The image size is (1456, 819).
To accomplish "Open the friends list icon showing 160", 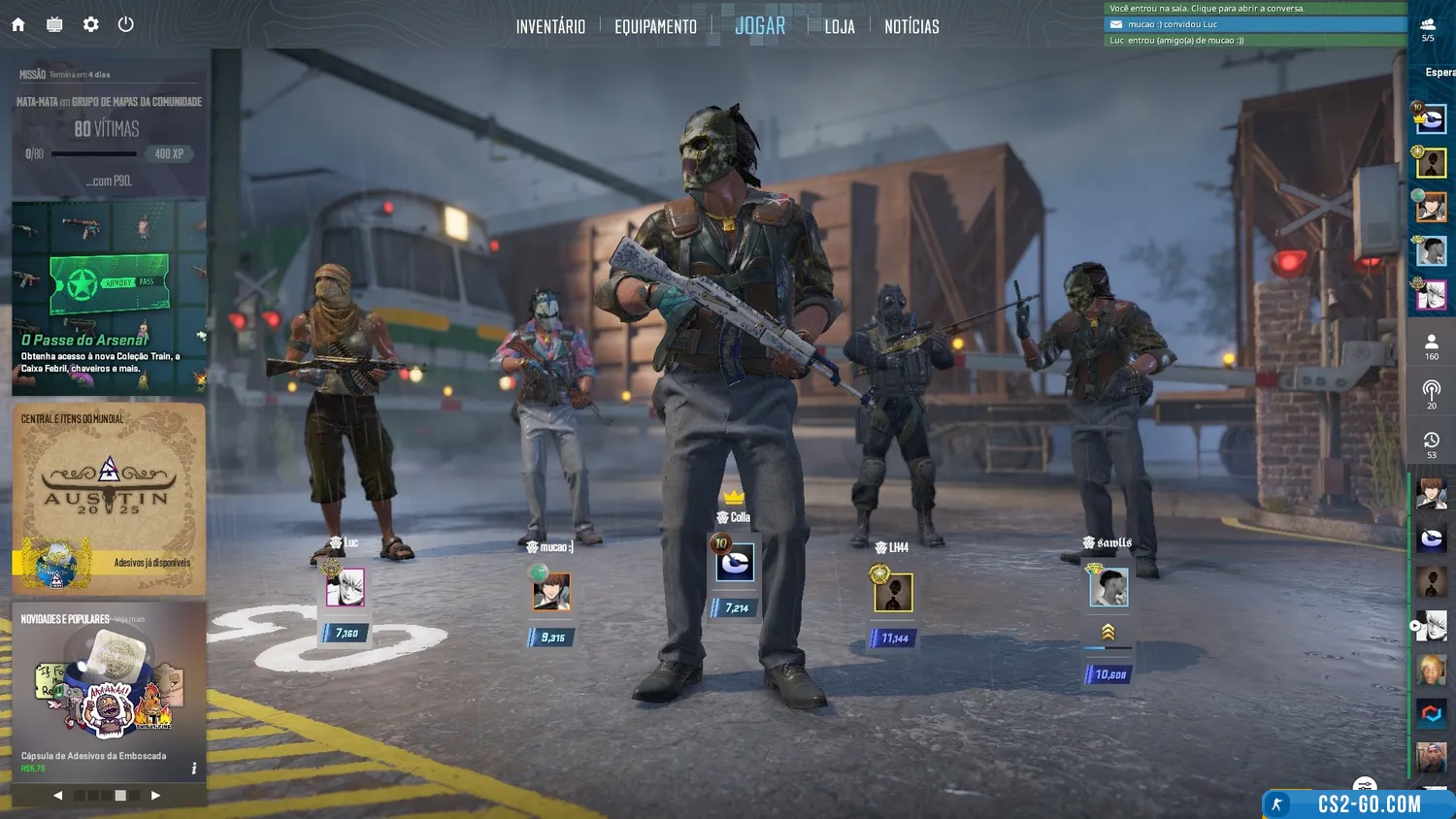I will pos(1431,346).
